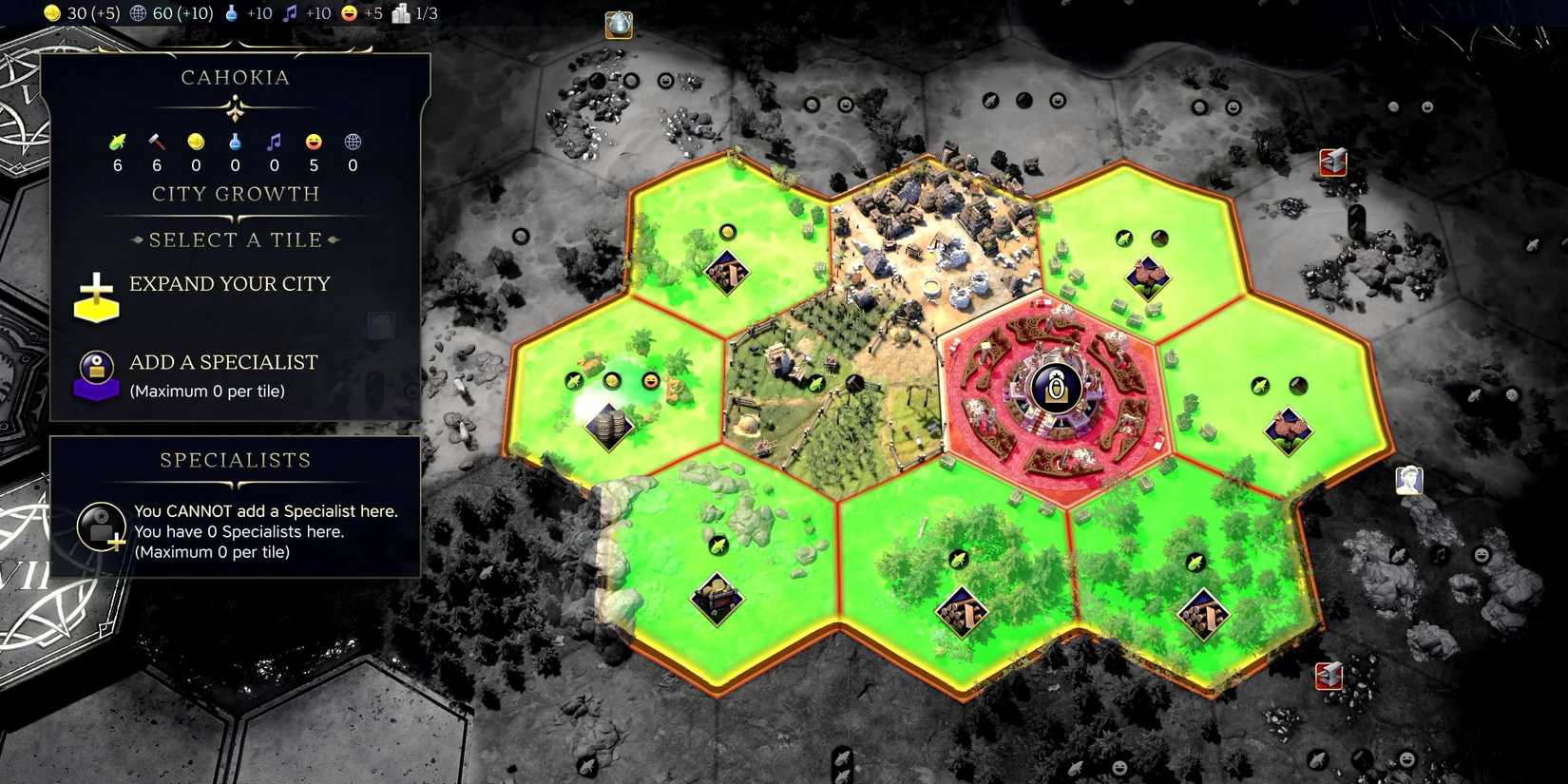Select the food leaf icon in Cahokia's yield row

pyautogui.click(x=117, y=141)
